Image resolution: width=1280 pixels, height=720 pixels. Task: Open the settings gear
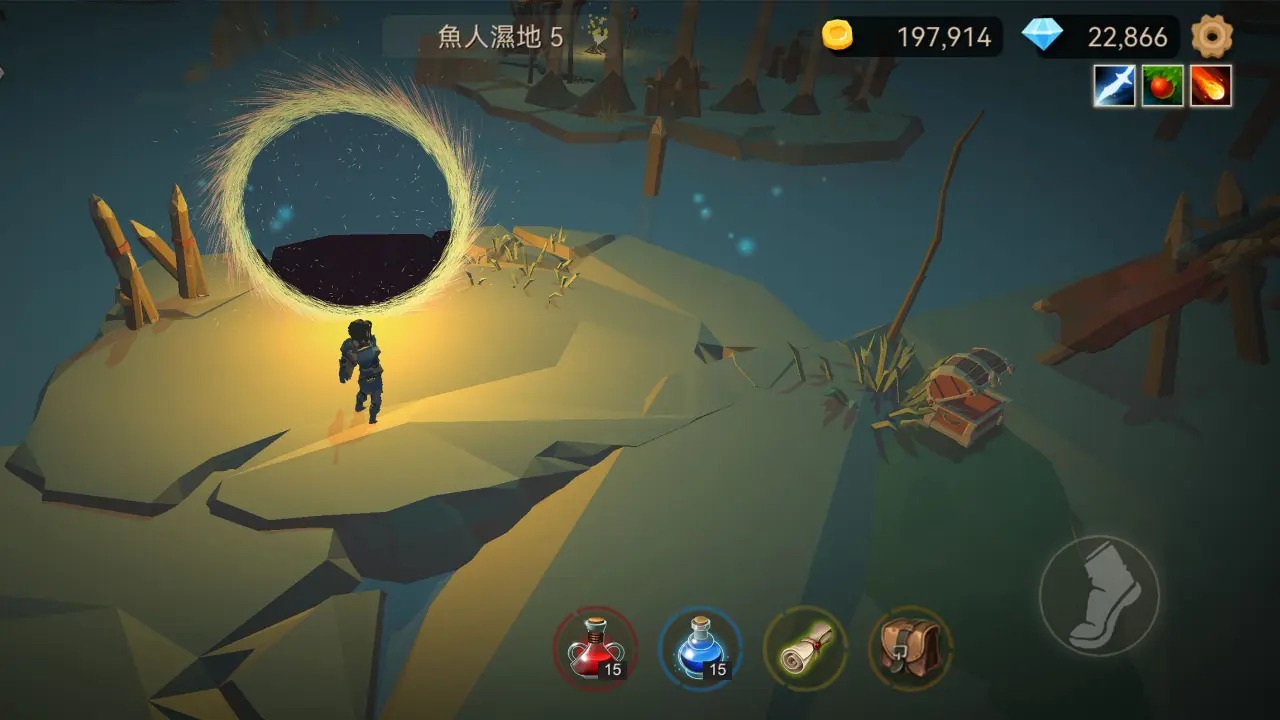point(1215,36)
